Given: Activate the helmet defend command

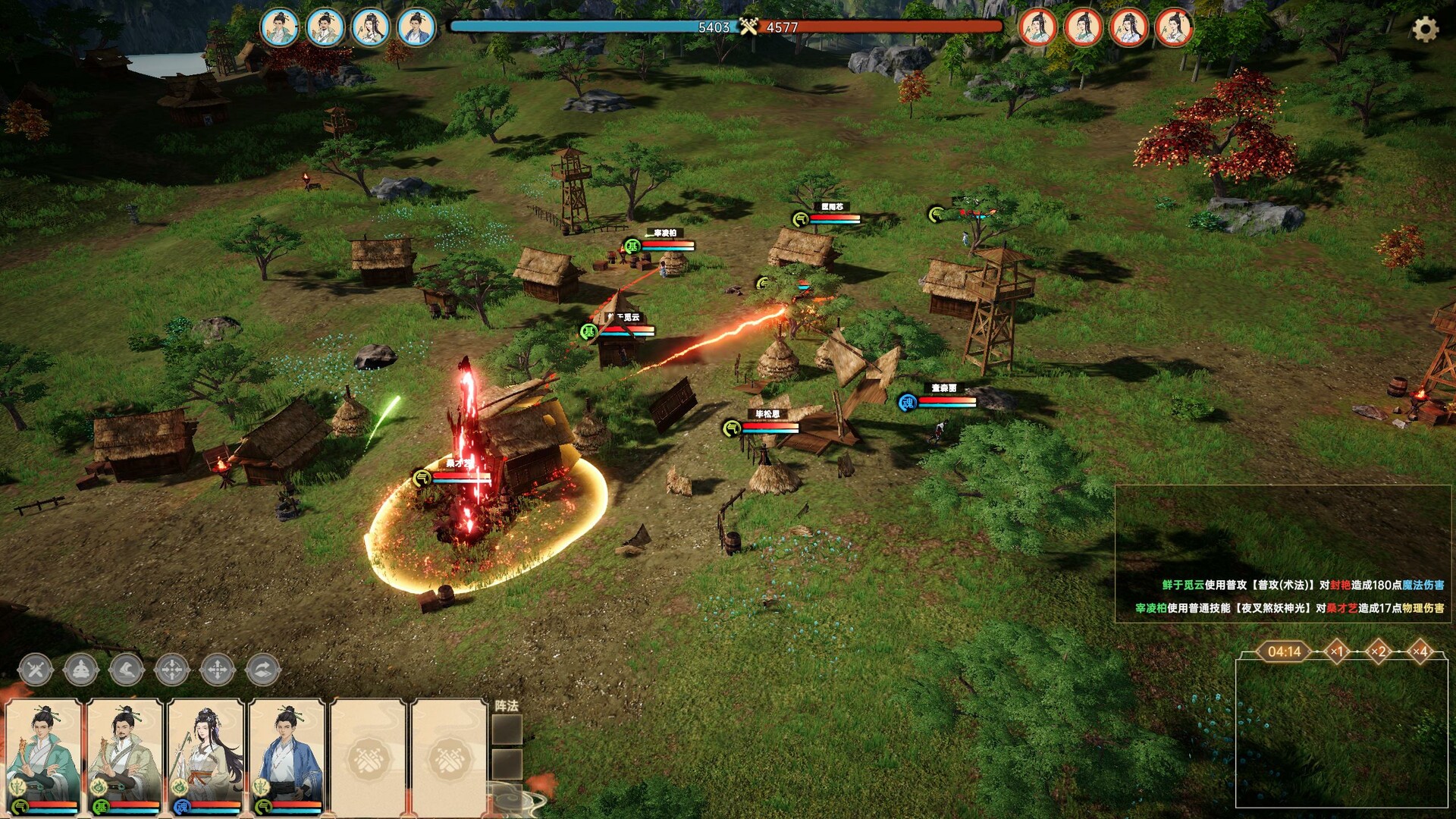Looking at the screenshot, I should click(81, 670).
